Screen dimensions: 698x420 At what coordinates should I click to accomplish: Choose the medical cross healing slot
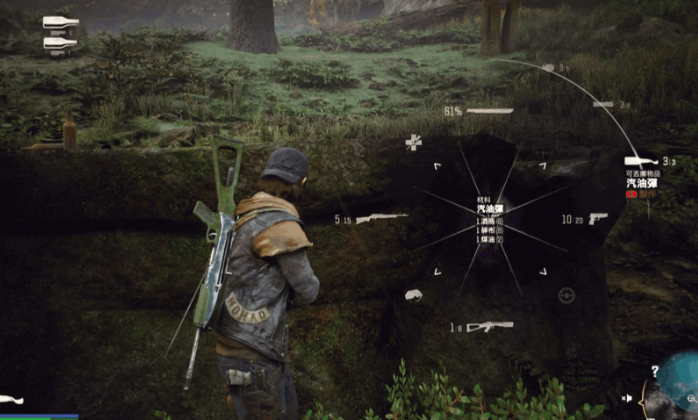click(413, 143)
